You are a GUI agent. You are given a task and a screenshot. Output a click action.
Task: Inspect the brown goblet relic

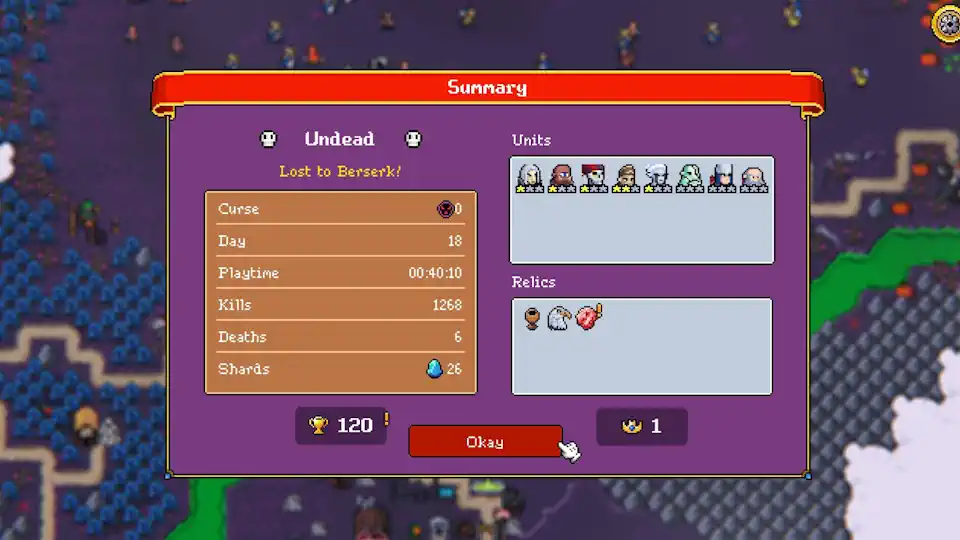[533, 319]
